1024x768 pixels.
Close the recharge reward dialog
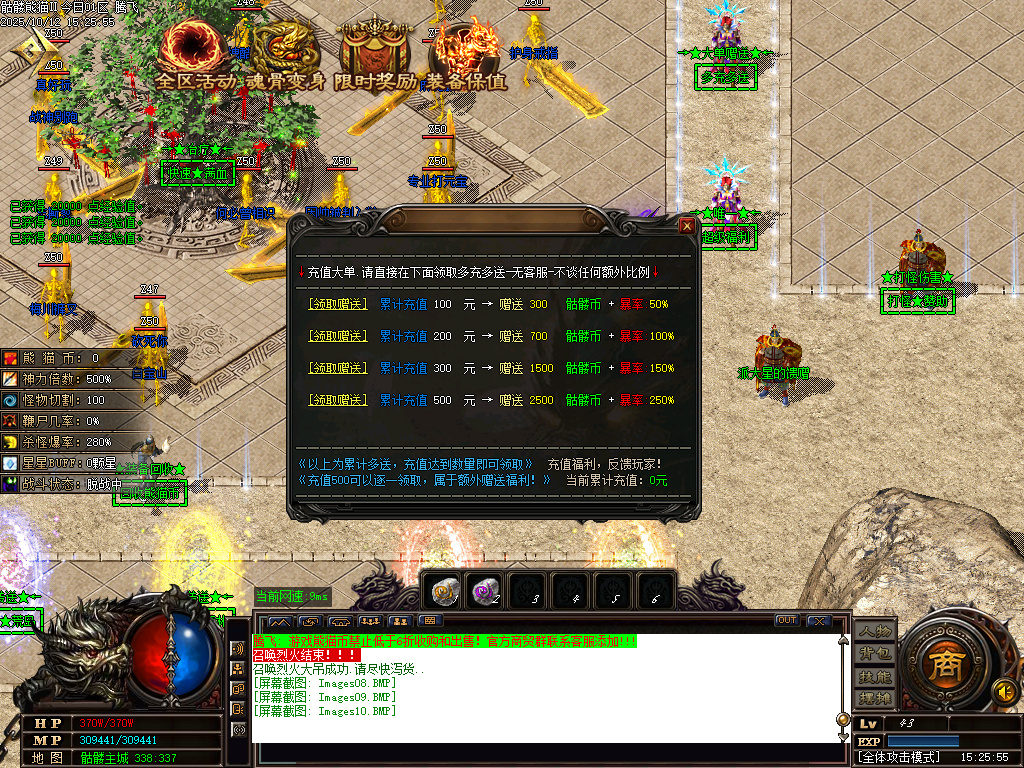coord(687,226)
